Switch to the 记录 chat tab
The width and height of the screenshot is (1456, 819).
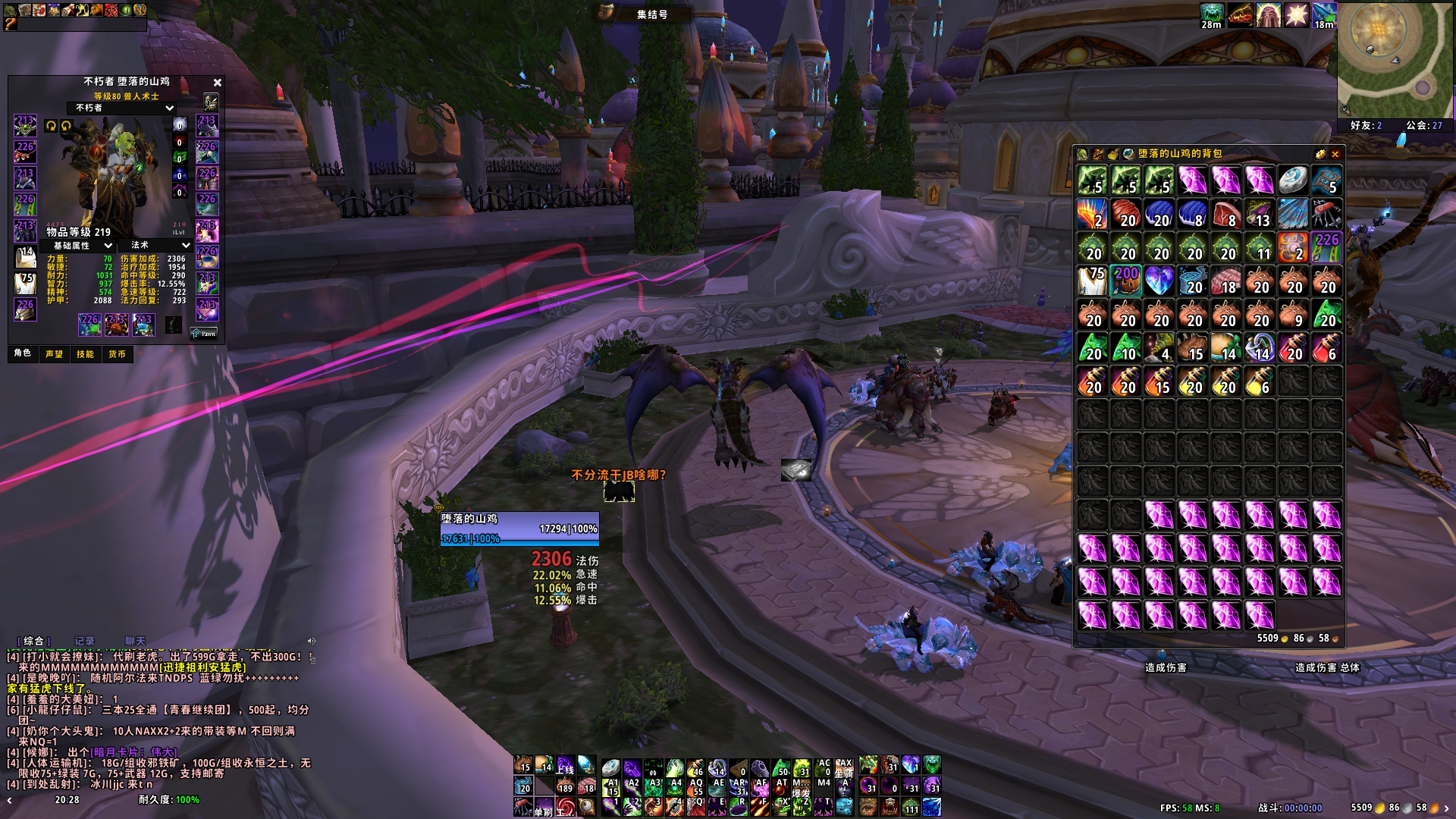coord(84,642)
